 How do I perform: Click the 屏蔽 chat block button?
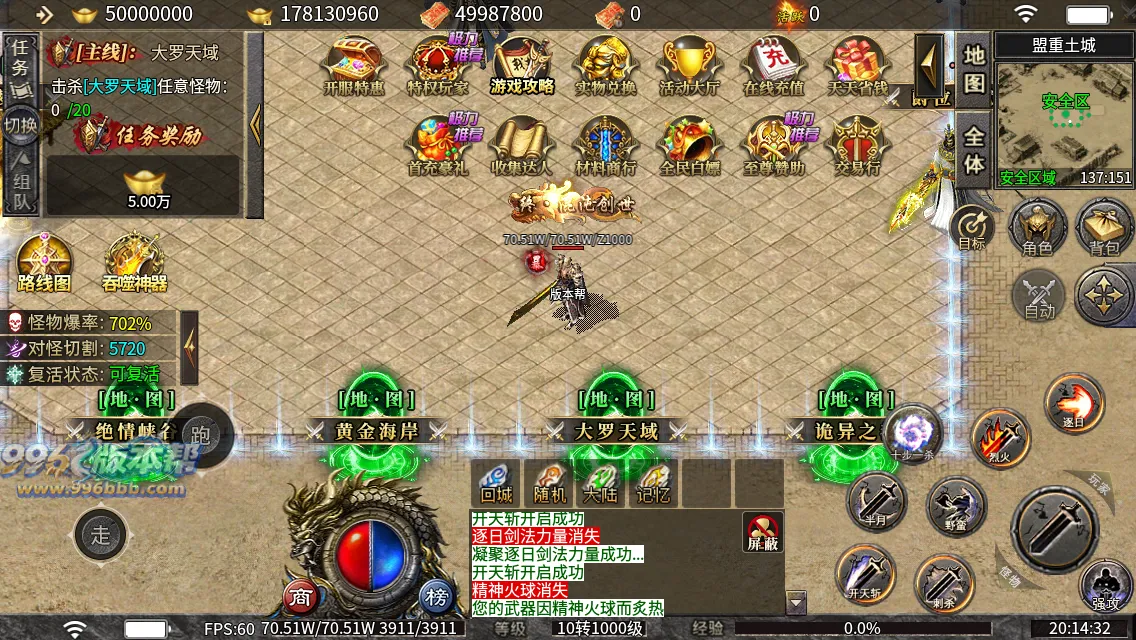(763, 531)
